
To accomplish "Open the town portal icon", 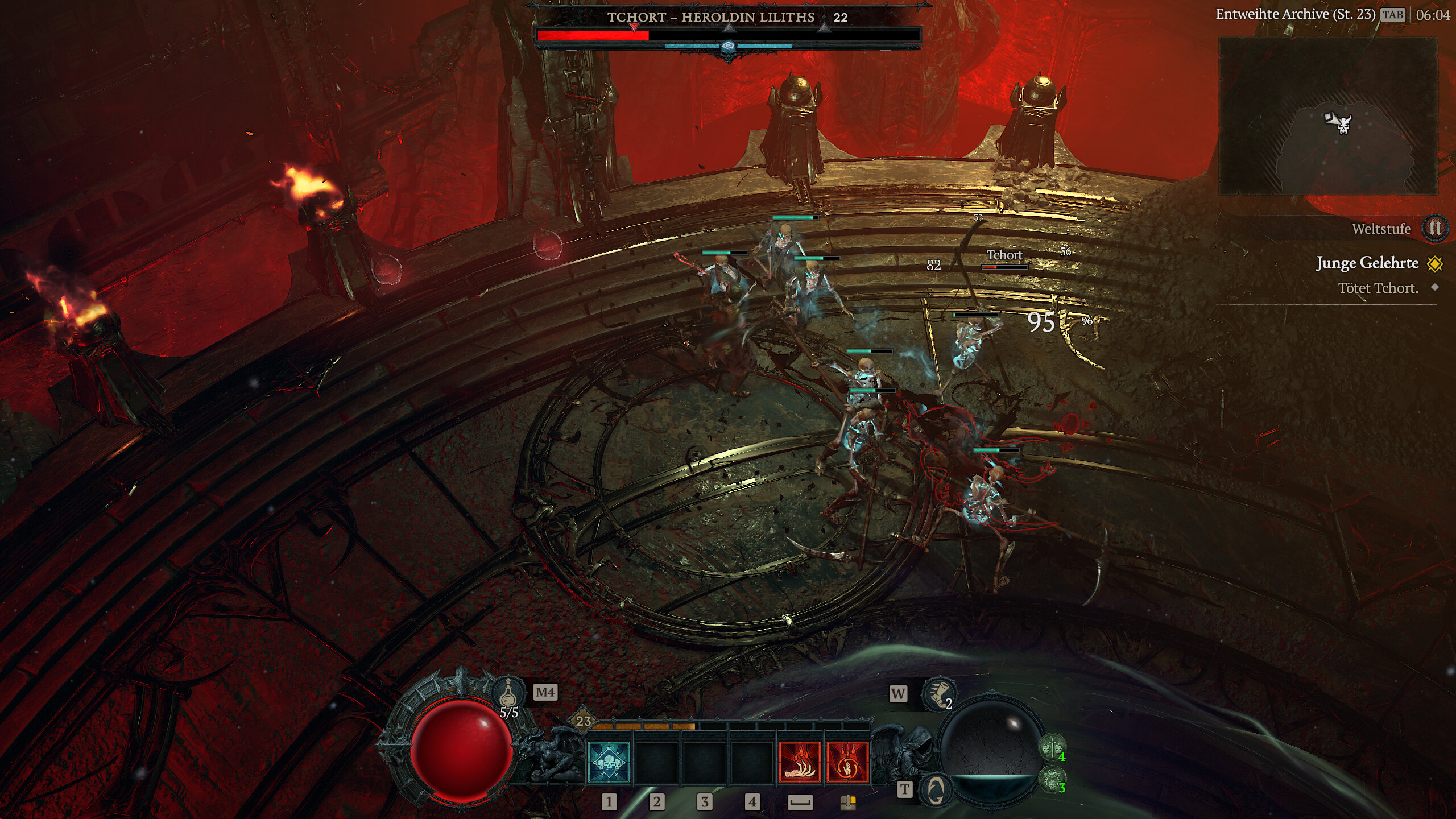I will [x=936, y=789].
